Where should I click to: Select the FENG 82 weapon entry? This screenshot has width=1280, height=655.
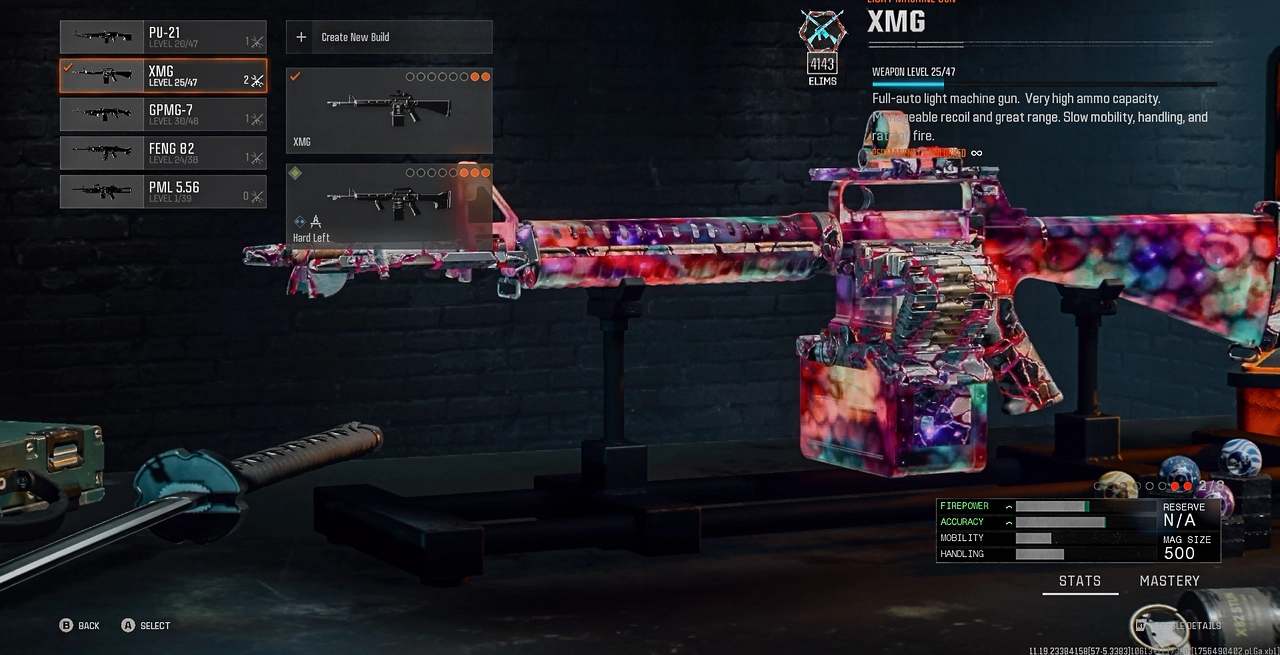tap(163, 153)
